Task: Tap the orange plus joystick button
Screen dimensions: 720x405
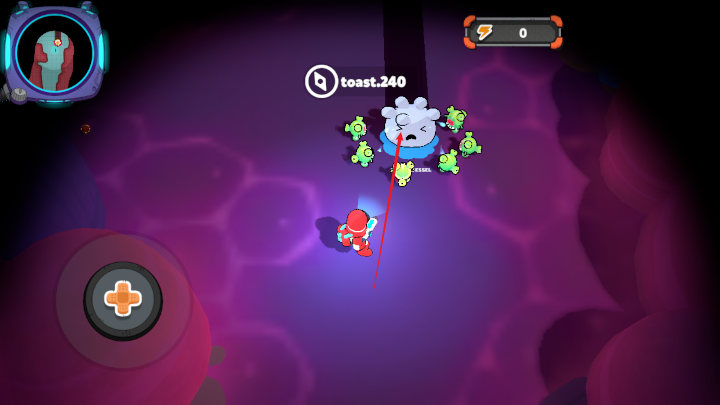Action: (123, 298)
